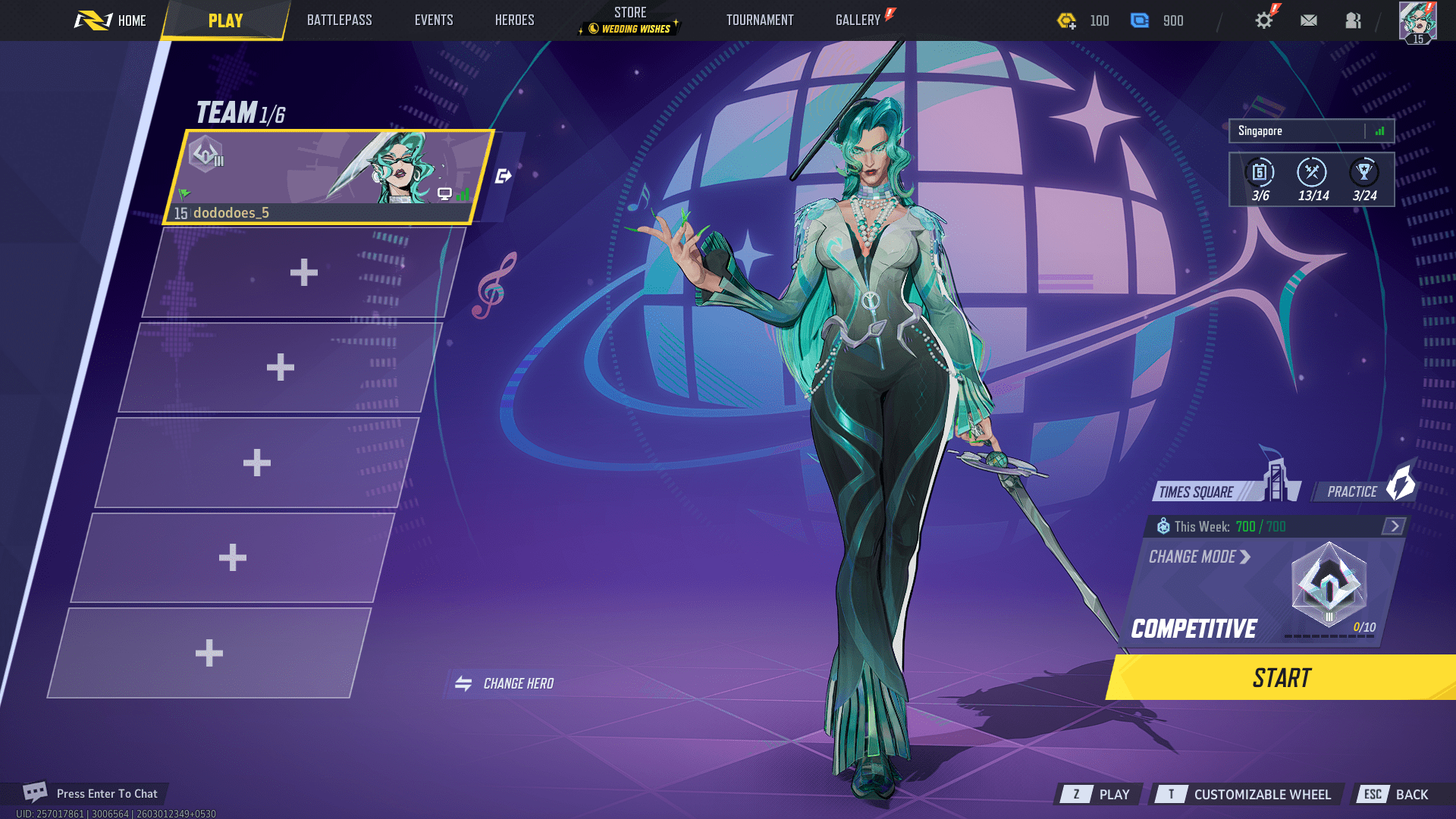Open the settings gear icon
This screenshot has width=1456, height=819.
tap(1263, 20)
